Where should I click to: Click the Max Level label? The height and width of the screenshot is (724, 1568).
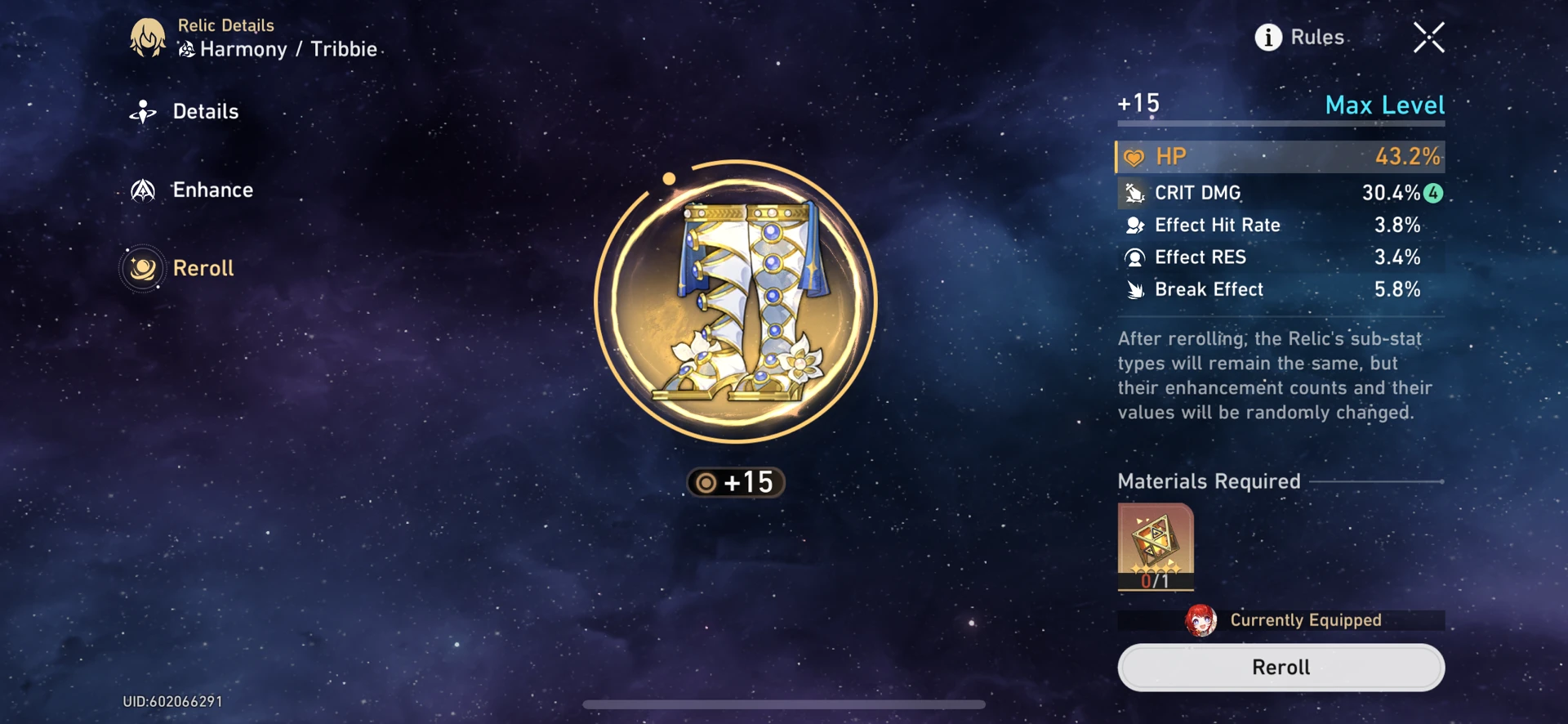(x=1383, y=105)
